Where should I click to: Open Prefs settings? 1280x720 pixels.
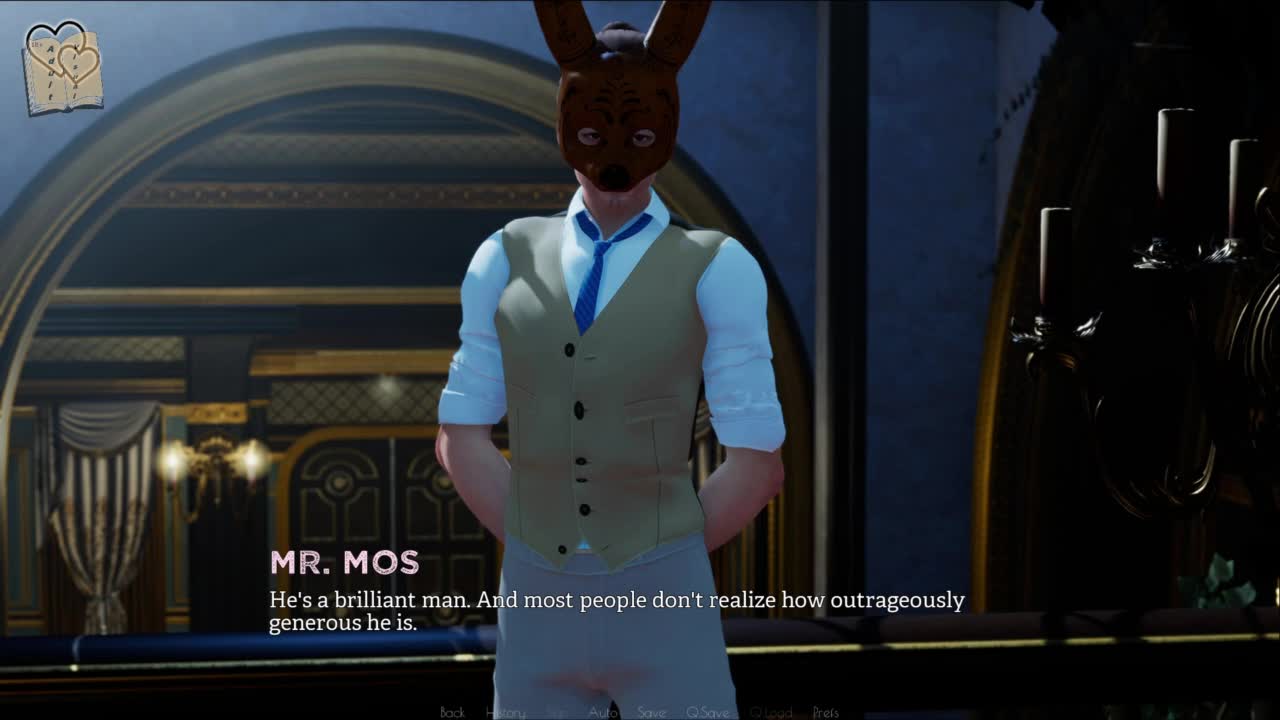tap(825, 712)
